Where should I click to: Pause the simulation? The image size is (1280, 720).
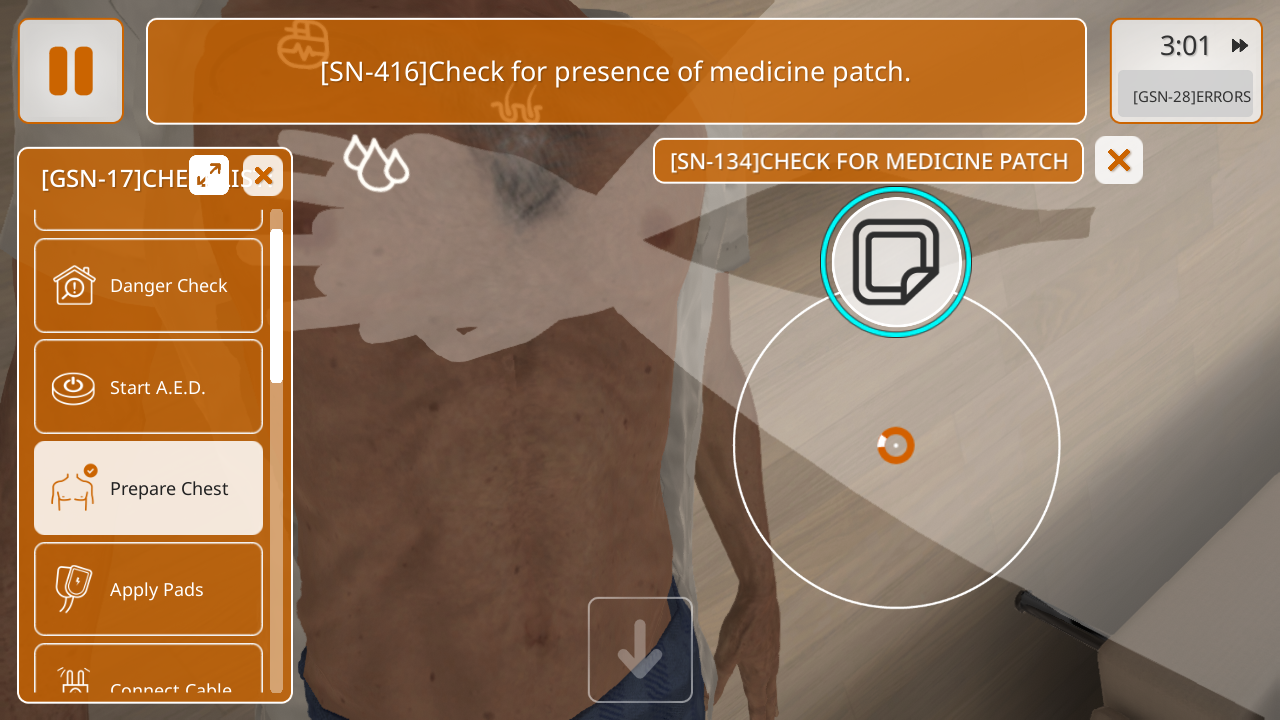point(71,71)
